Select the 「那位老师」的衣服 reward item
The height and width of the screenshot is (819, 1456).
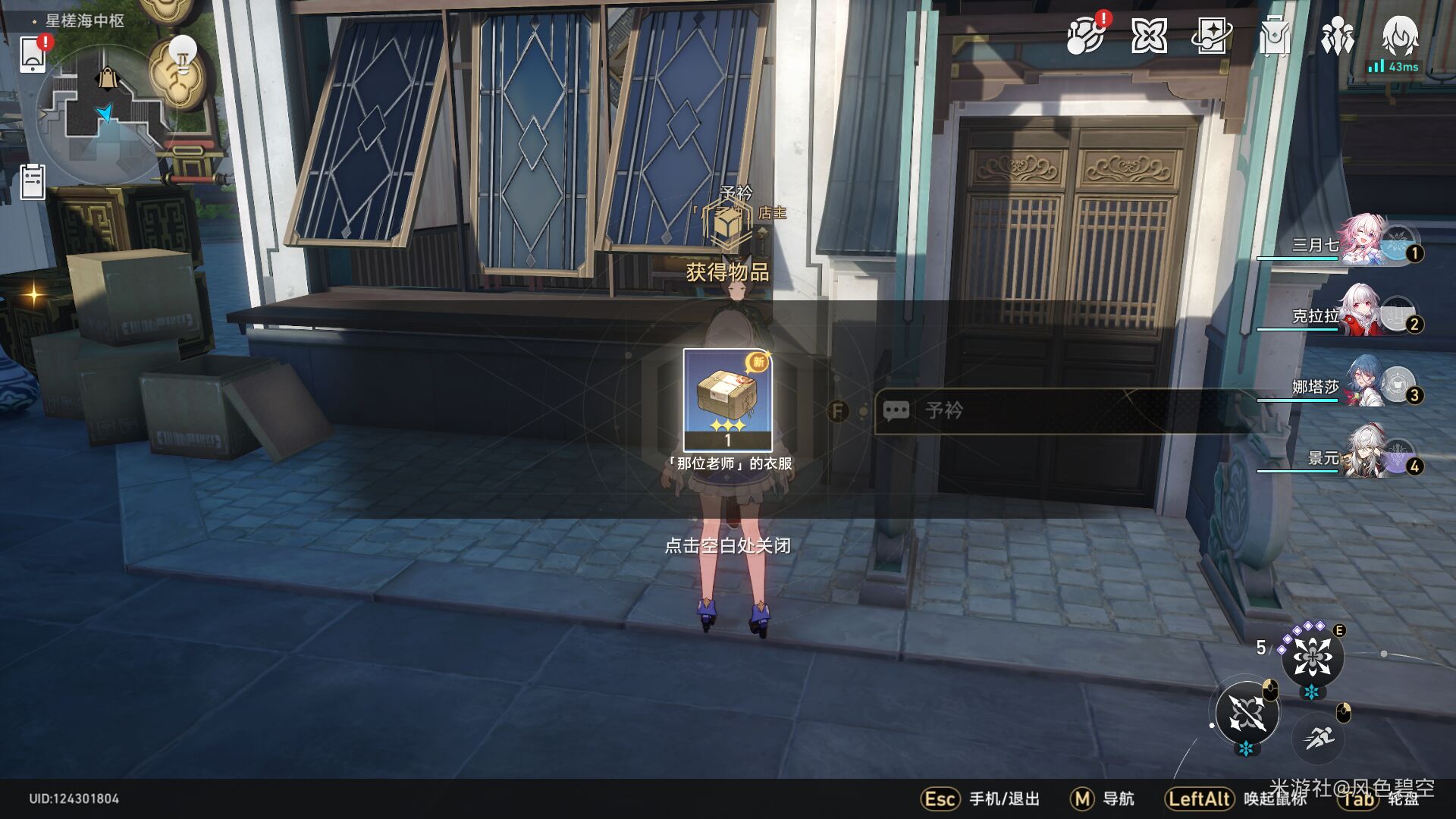pyautogui.click(x=727, y=400)
